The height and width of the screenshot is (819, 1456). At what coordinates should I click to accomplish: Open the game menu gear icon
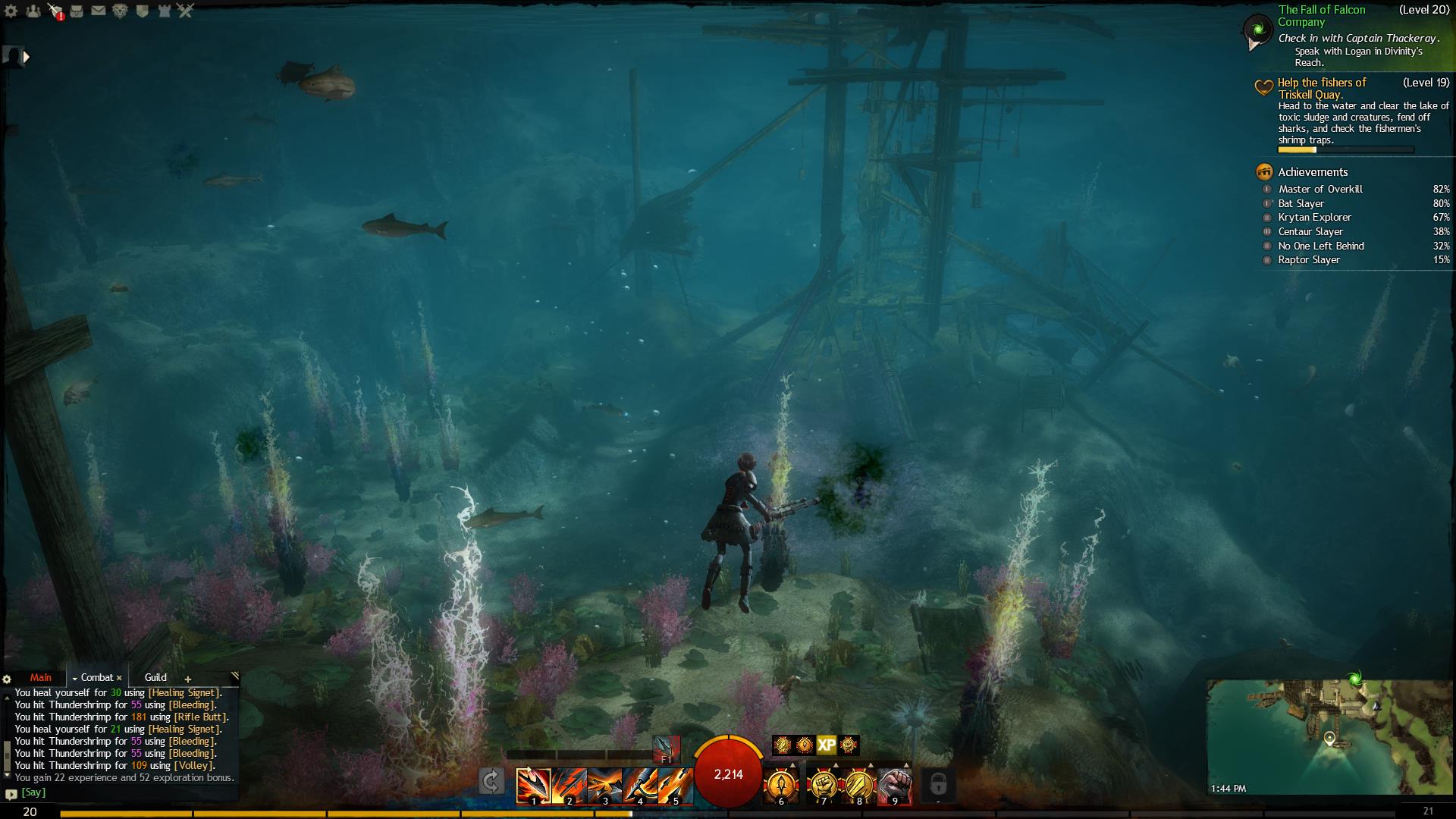click(x=11, y=11)
